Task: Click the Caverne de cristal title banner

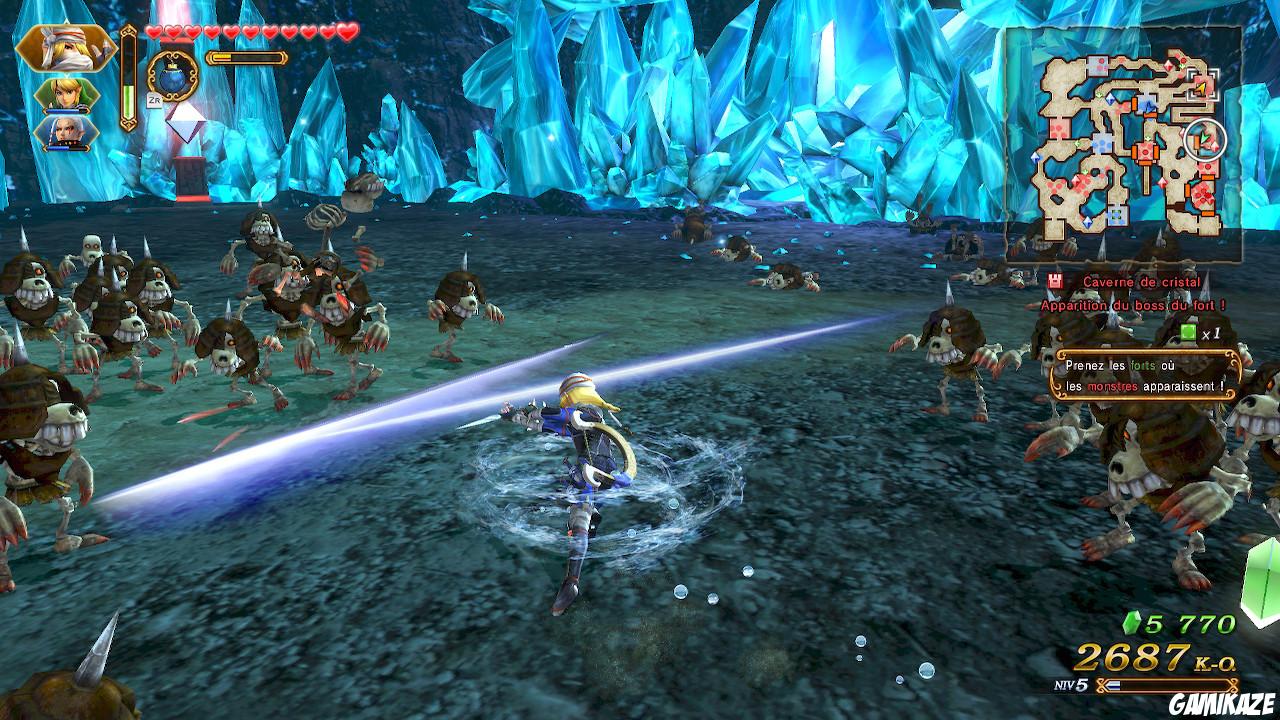Action: tap(1140, 282)
